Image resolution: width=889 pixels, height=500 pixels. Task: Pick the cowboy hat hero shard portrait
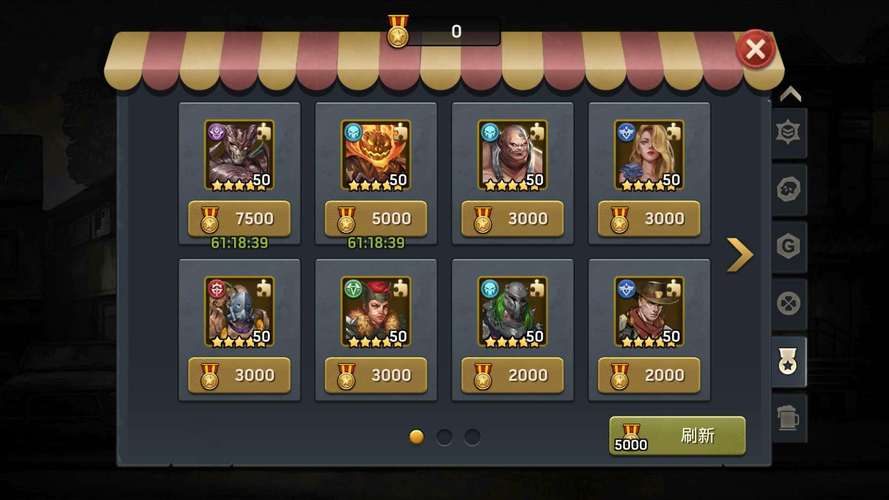pos(648,311)
